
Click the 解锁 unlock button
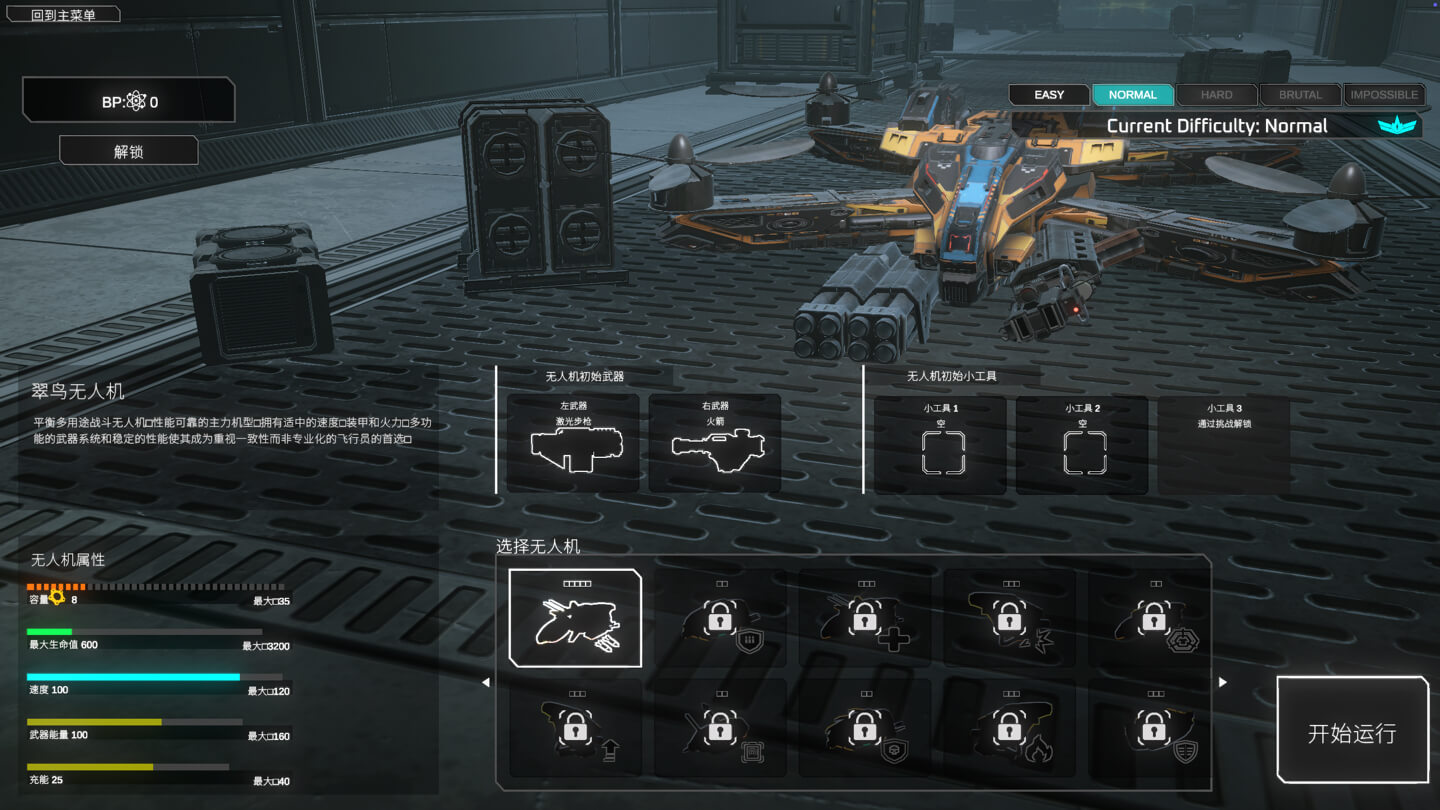[x=129, y=151]
